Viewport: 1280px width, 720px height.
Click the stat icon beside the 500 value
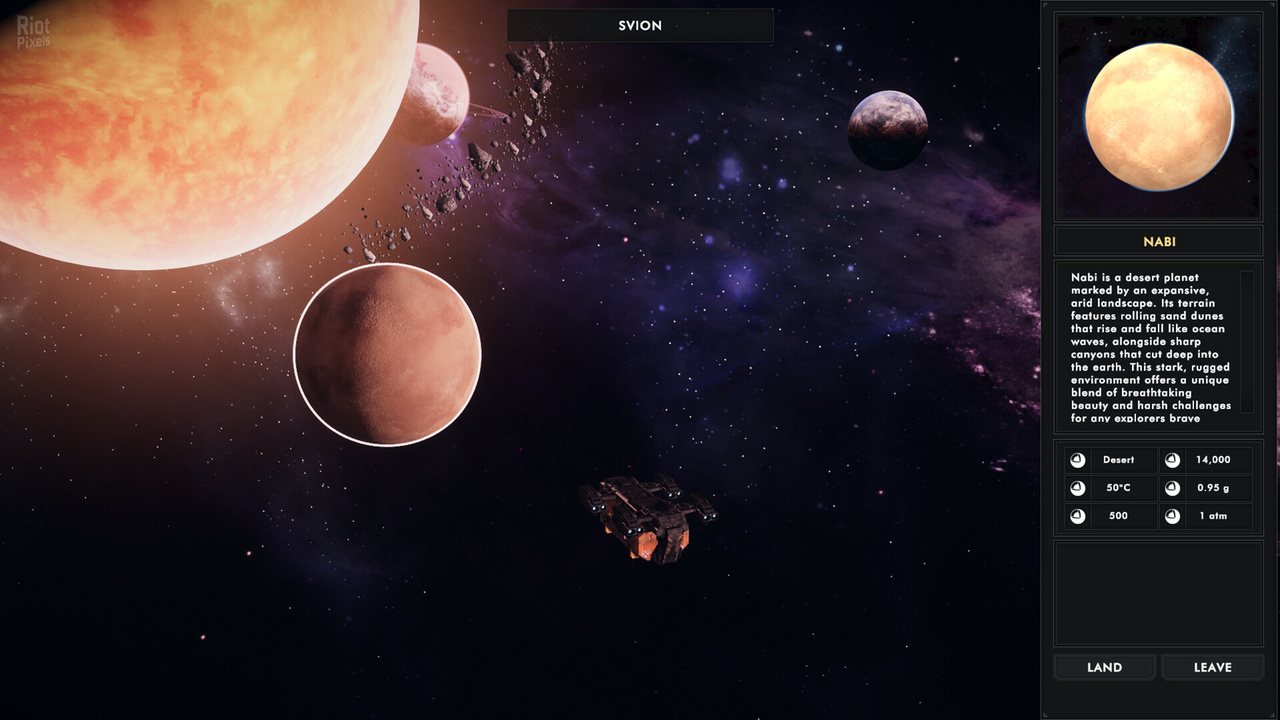coord(1076,516)
